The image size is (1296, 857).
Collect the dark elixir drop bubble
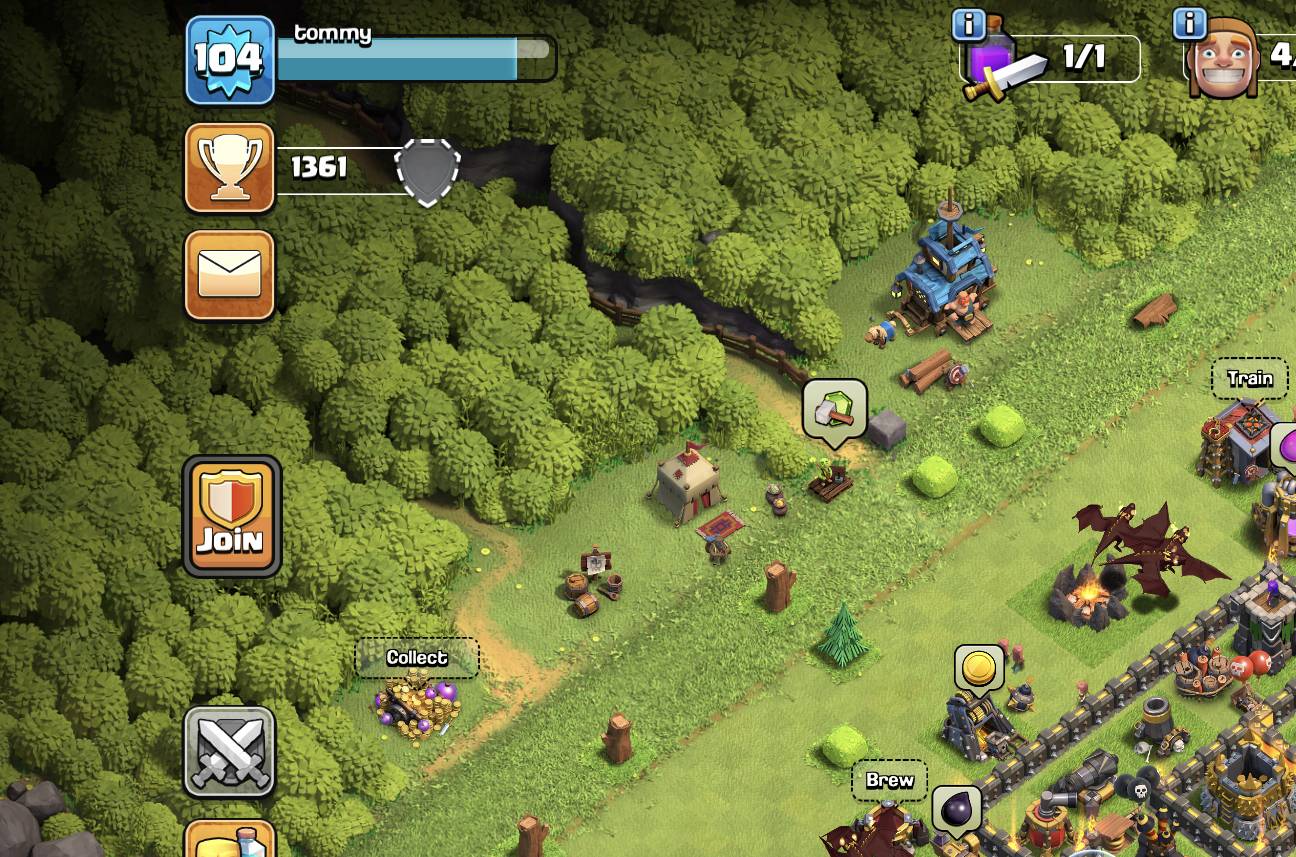[x=956, y=808]
